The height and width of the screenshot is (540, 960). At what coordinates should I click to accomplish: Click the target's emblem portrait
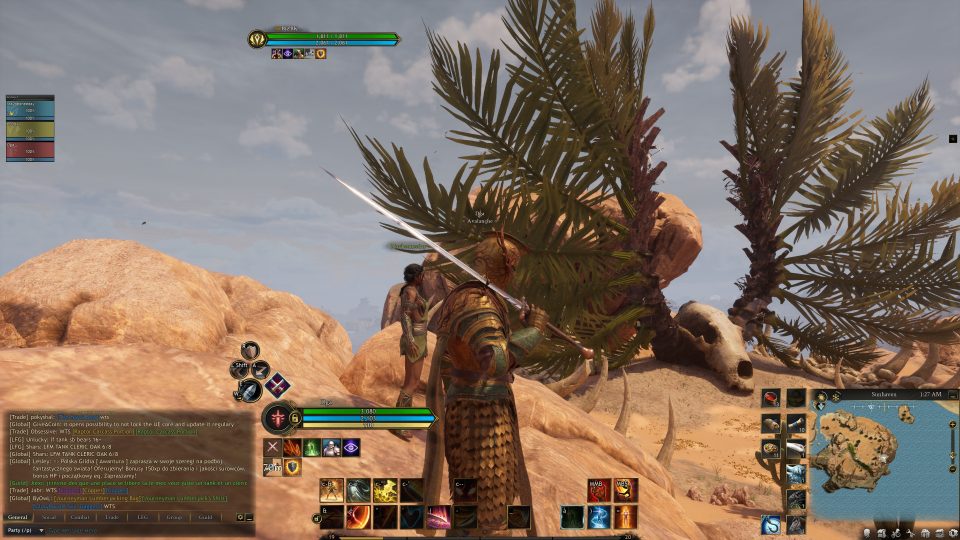257,39
